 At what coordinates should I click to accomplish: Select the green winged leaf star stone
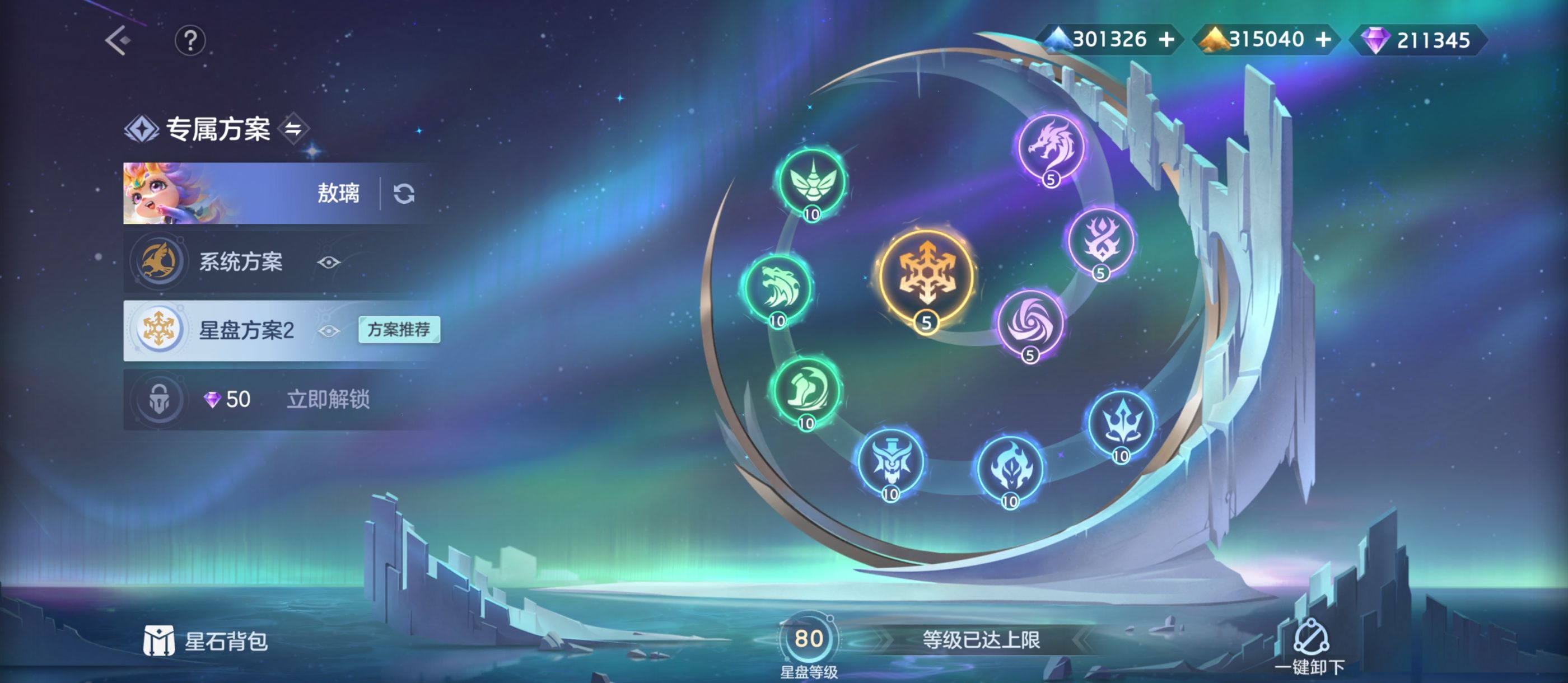(x=812, y=181)
